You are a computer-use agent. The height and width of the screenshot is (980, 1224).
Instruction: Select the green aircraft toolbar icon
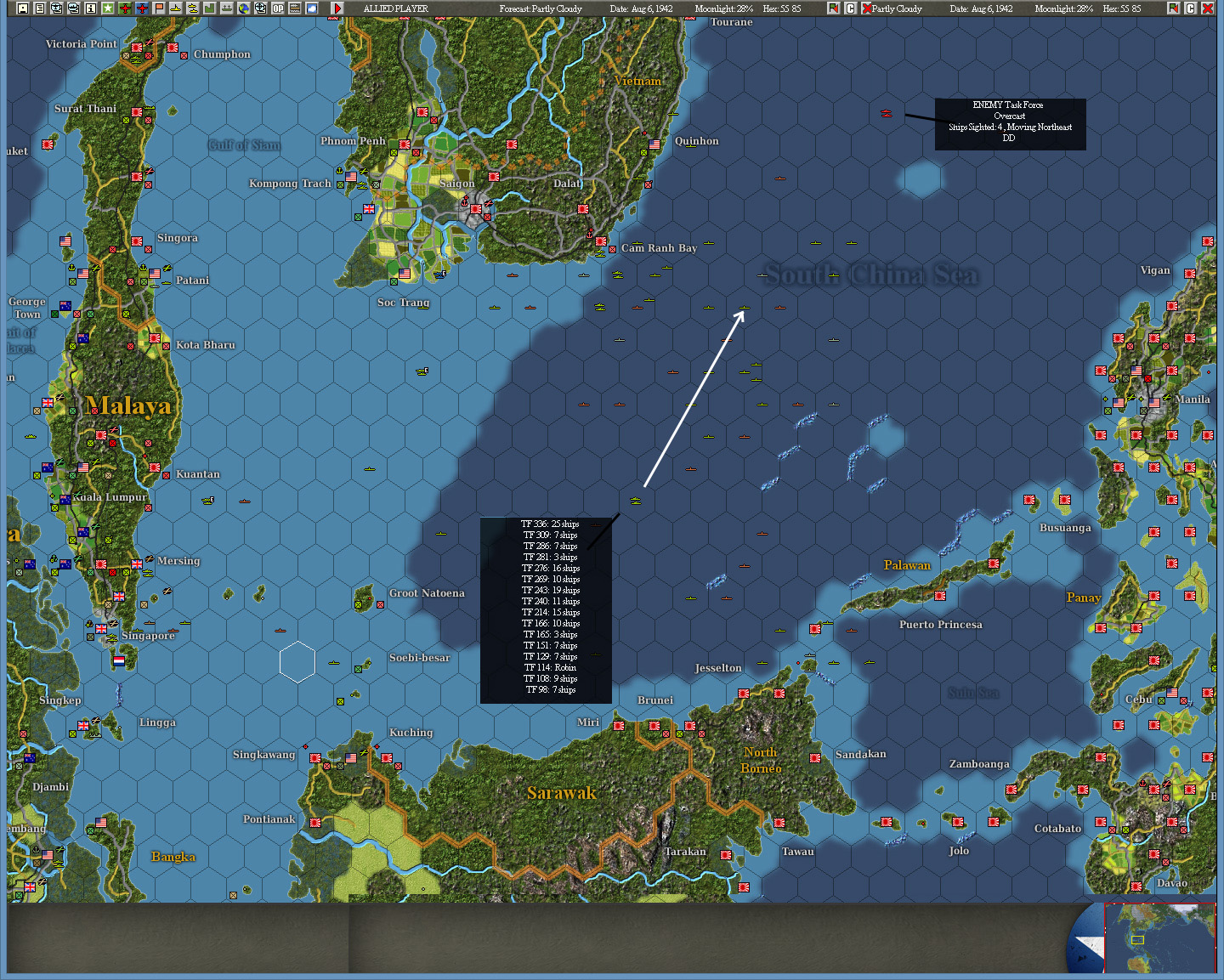(x=125, y=8)
